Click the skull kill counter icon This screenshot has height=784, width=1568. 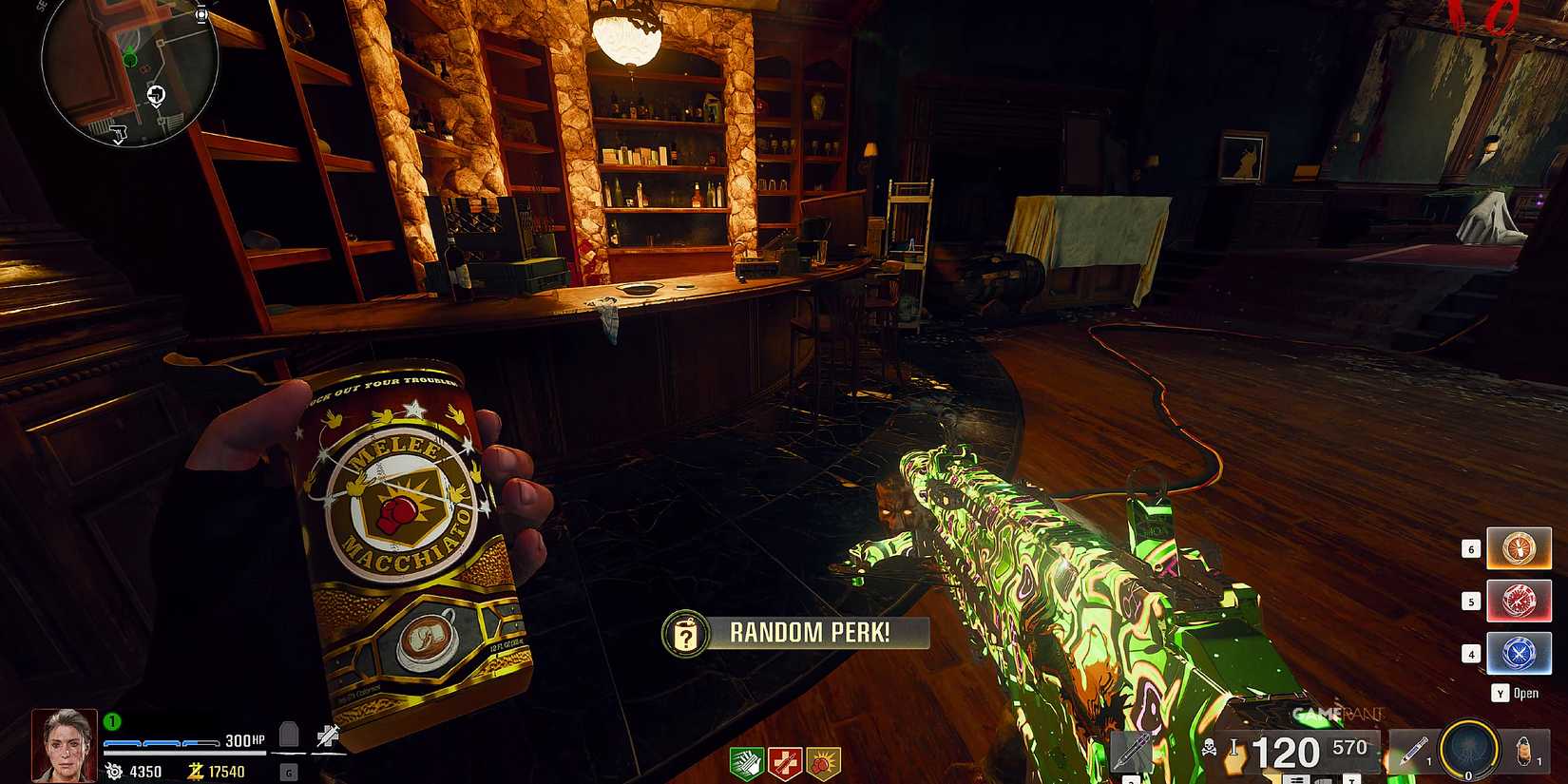coord(1210,748)
